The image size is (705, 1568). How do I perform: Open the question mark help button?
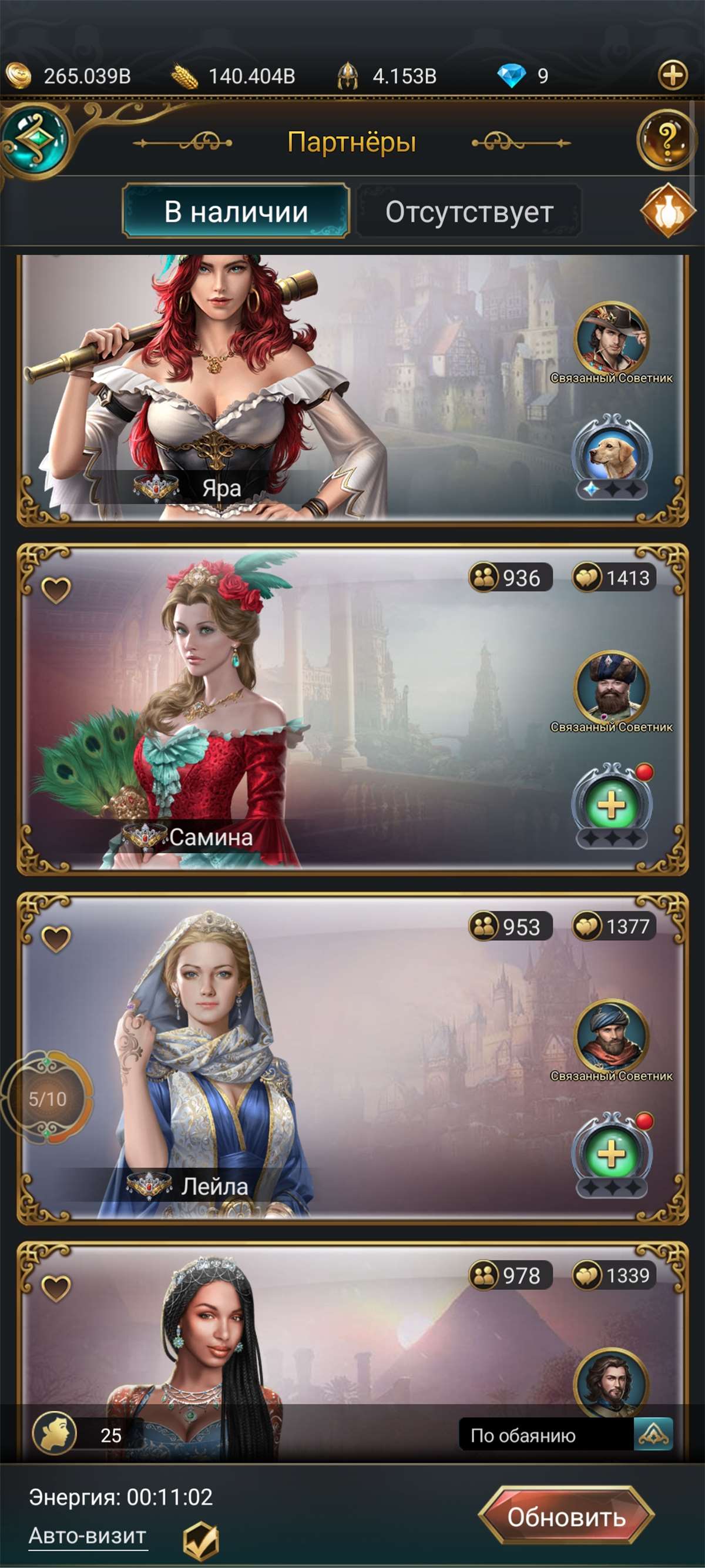point(667,140)
